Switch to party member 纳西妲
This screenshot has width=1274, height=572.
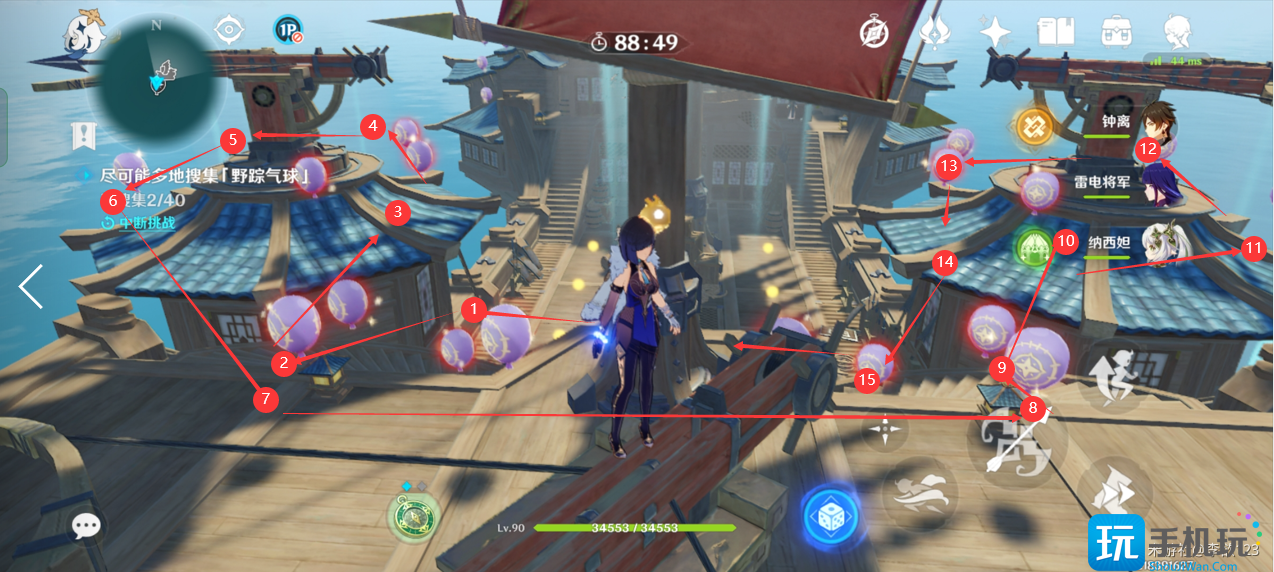pos(1160,243)
